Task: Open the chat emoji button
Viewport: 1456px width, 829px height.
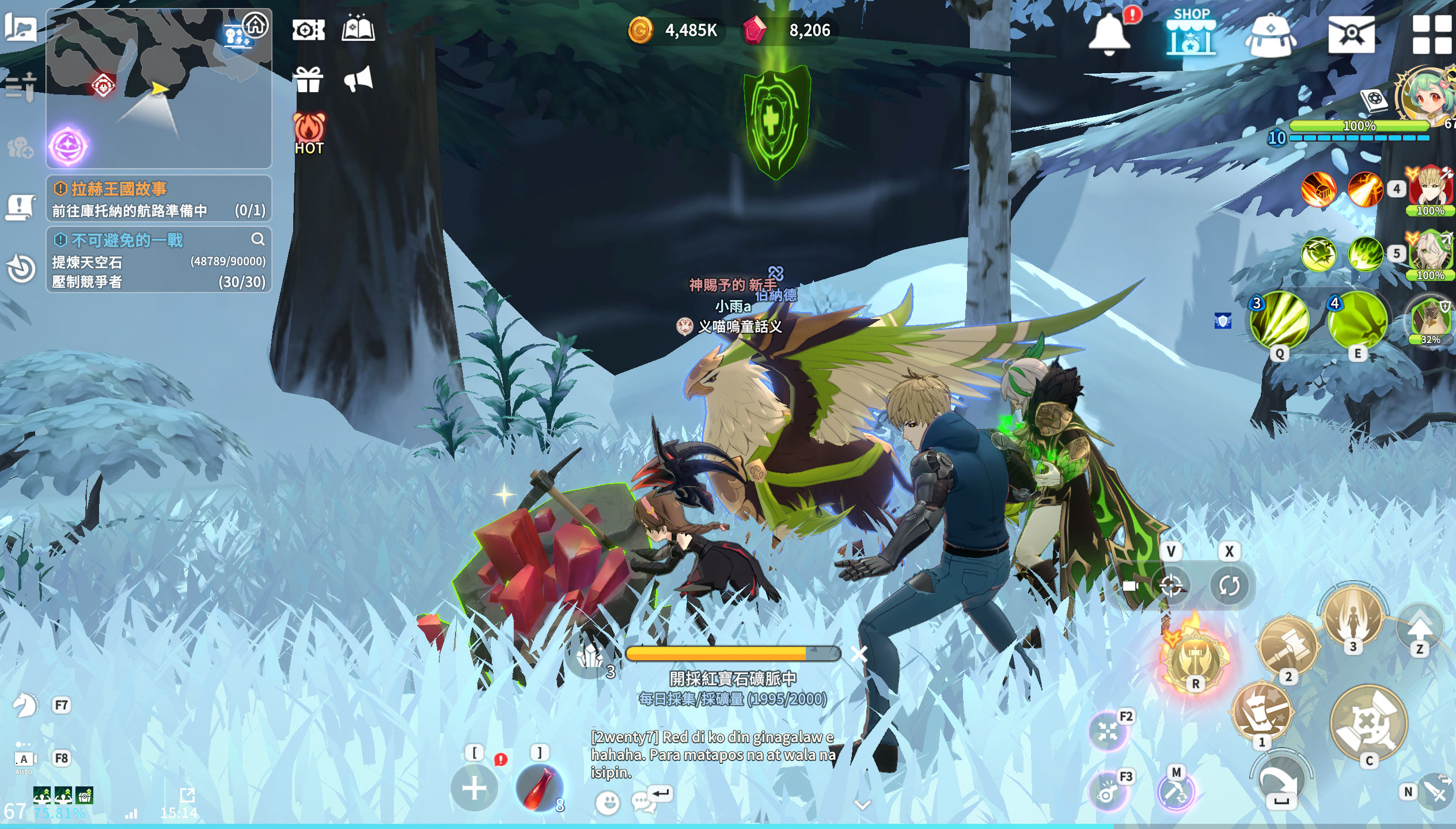Action: [608, 802]
